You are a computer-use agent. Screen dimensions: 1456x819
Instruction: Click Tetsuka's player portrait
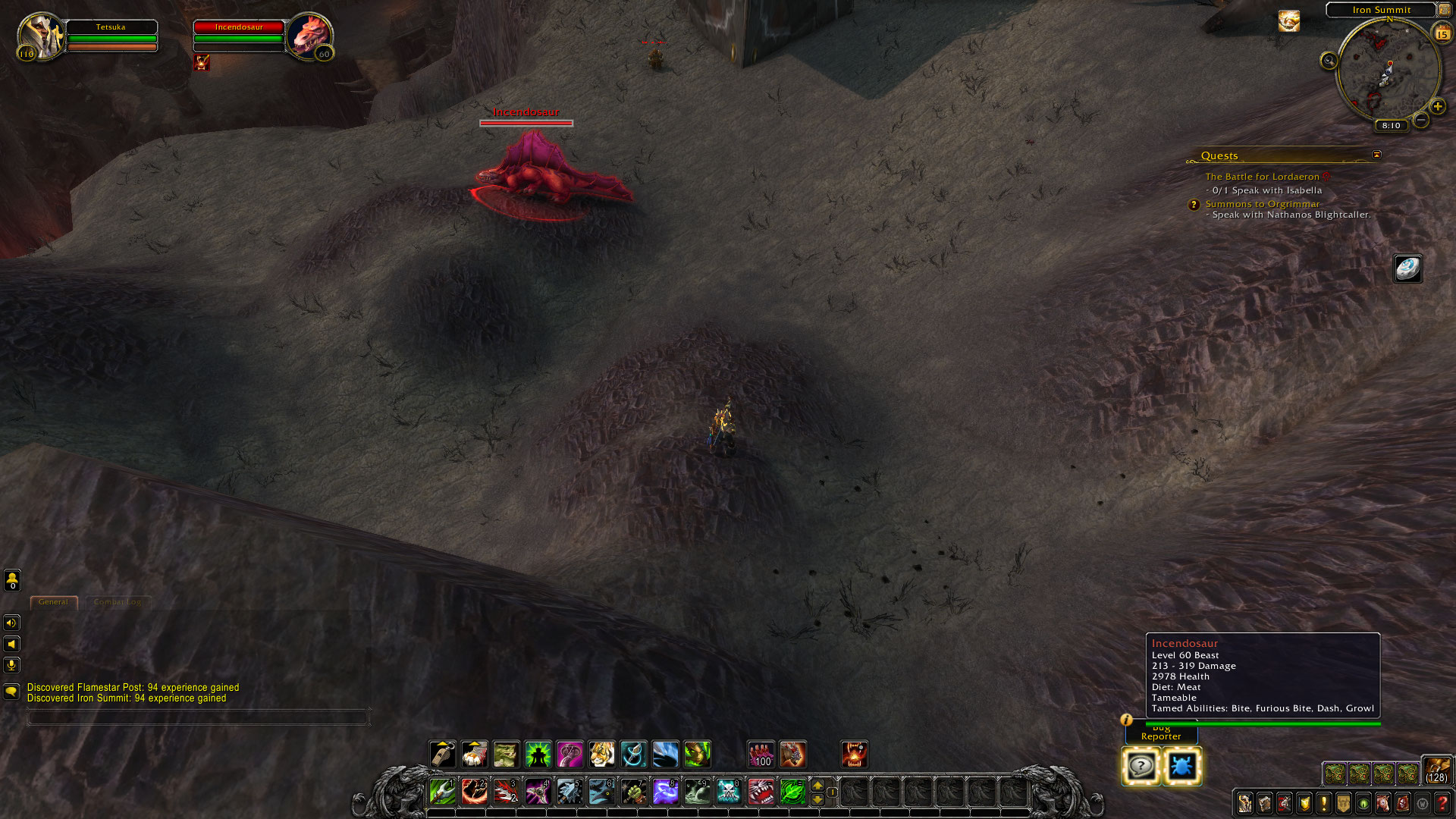pos(39,35)
